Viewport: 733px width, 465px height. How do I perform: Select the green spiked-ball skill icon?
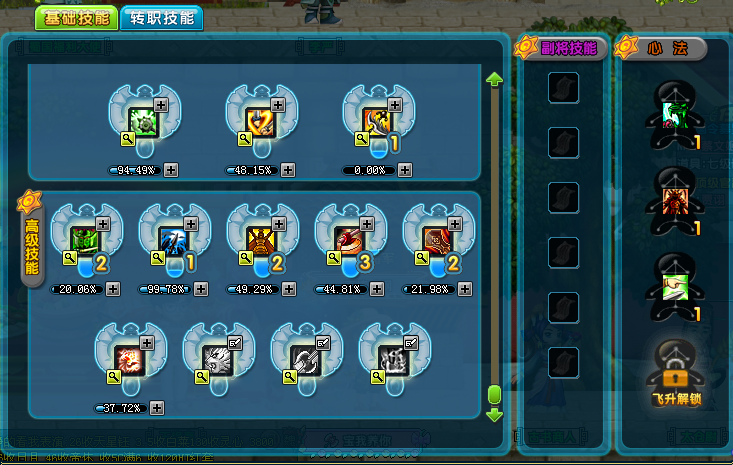pos(144,122)
